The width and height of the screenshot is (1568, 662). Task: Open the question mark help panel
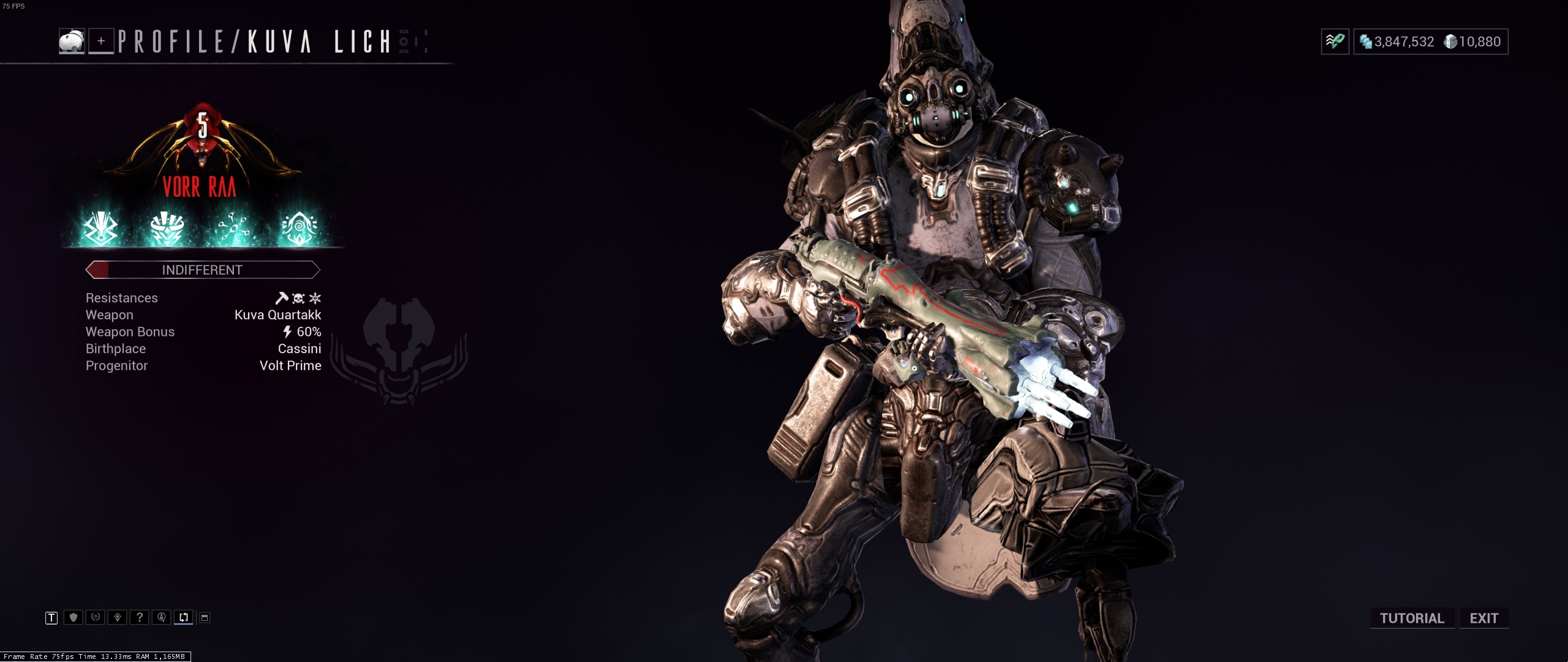140,617
